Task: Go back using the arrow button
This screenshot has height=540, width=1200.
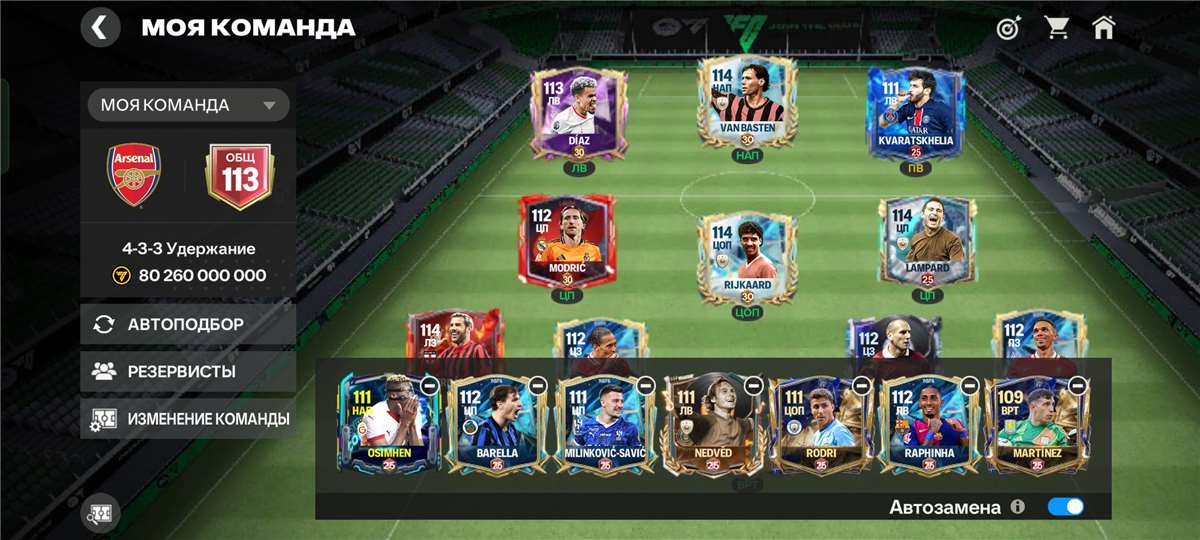Action: coord(100,27)
